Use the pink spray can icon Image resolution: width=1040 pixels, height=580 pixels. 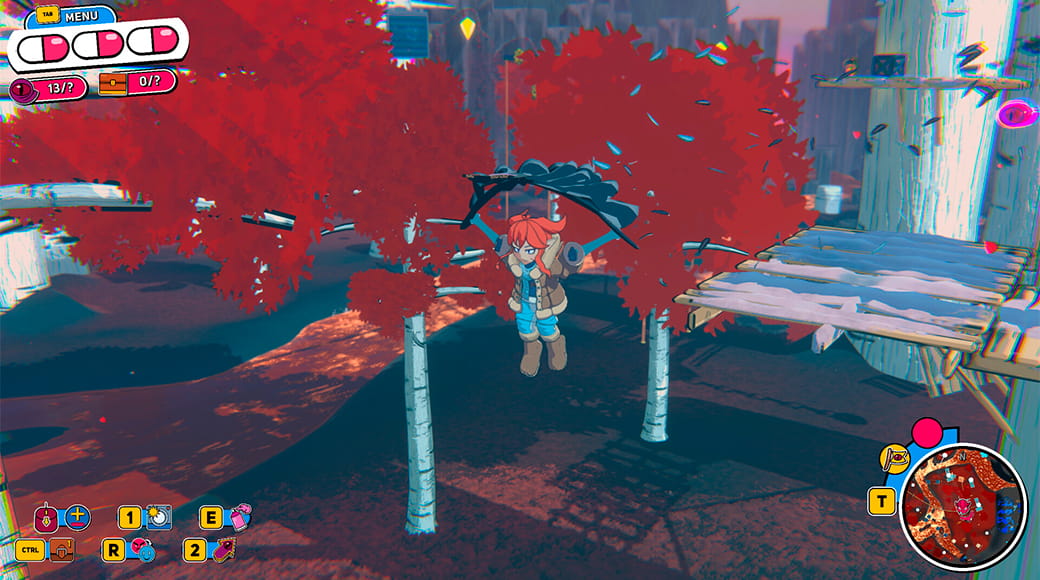pos(240,517)
